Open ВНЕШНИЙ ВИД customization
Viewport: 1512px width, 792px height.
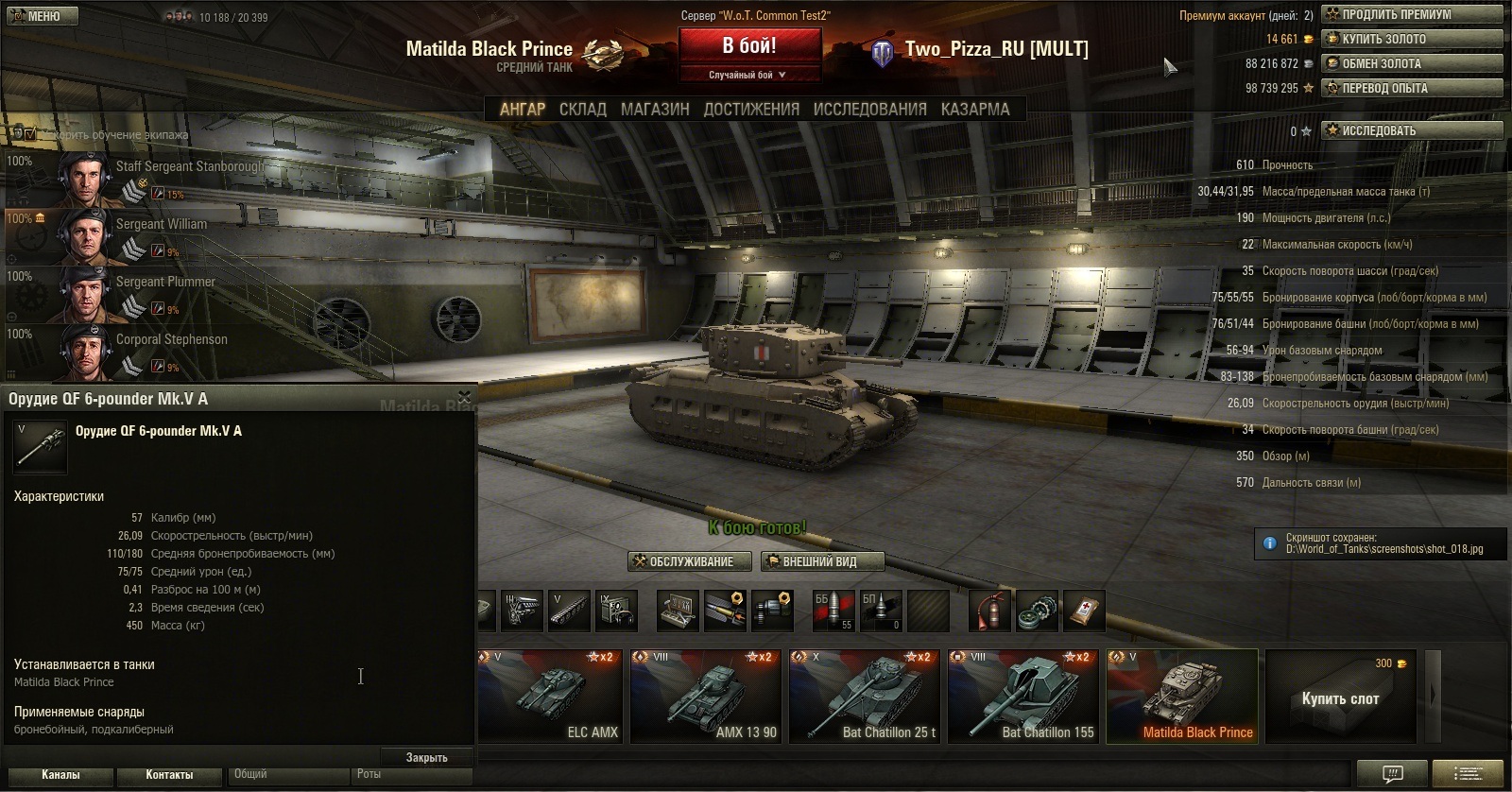point(821,561)
